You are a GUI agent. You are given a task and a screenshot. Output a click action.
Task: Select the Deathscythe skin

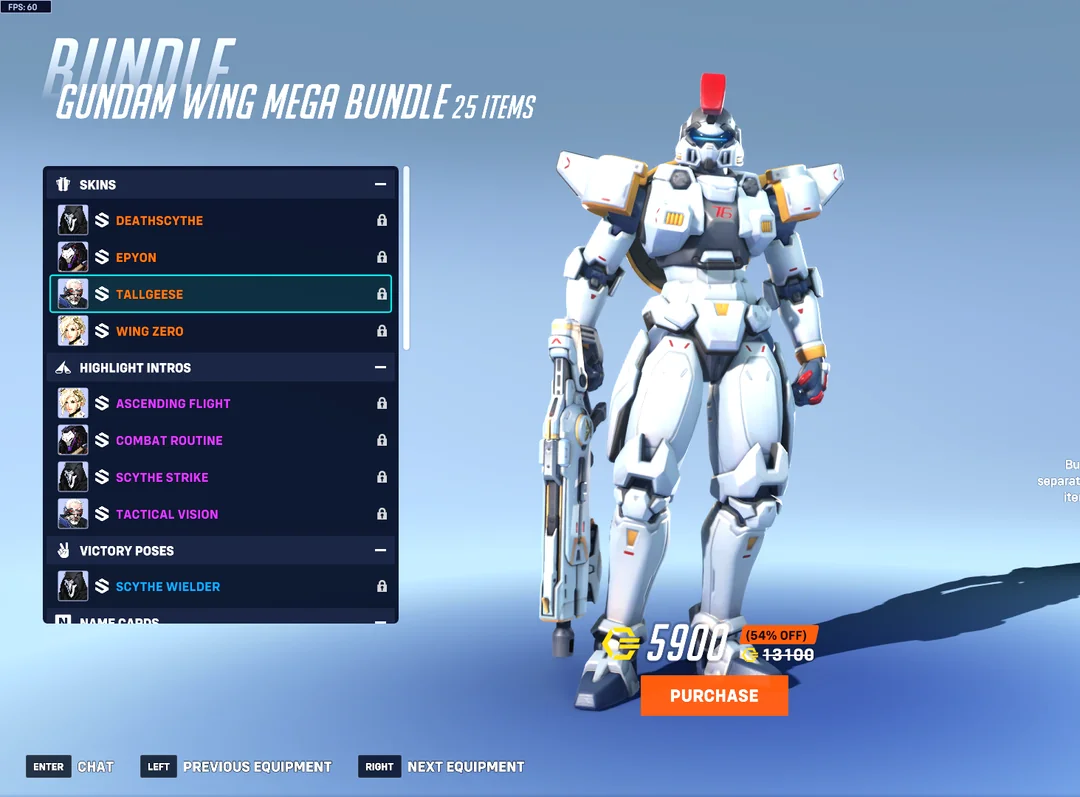pyautogui.click(x=220, y=221)
